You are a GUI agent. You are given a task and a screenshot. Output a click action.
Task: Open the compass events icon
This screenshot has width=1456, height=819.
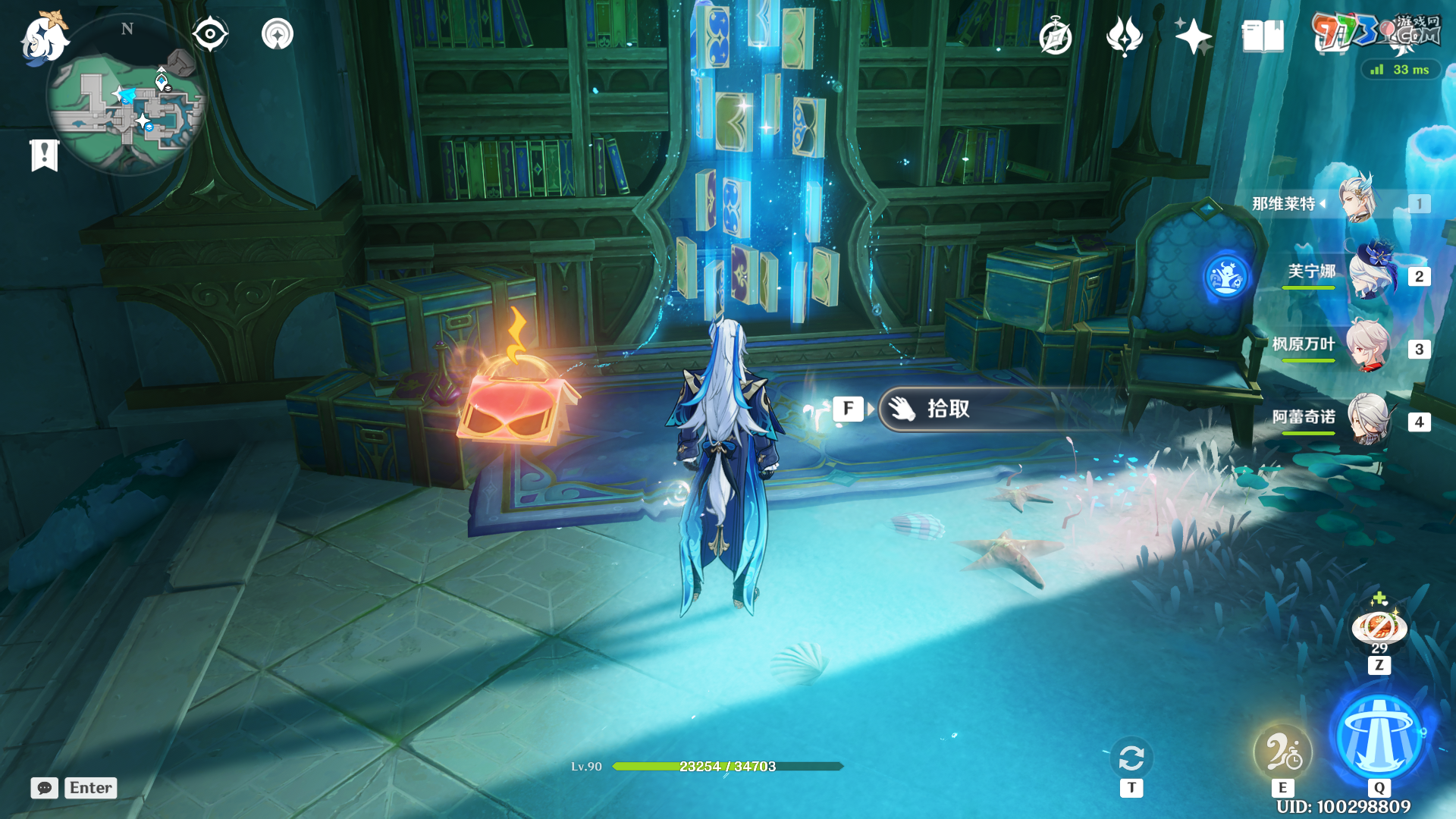click(x=1055, y=37)
